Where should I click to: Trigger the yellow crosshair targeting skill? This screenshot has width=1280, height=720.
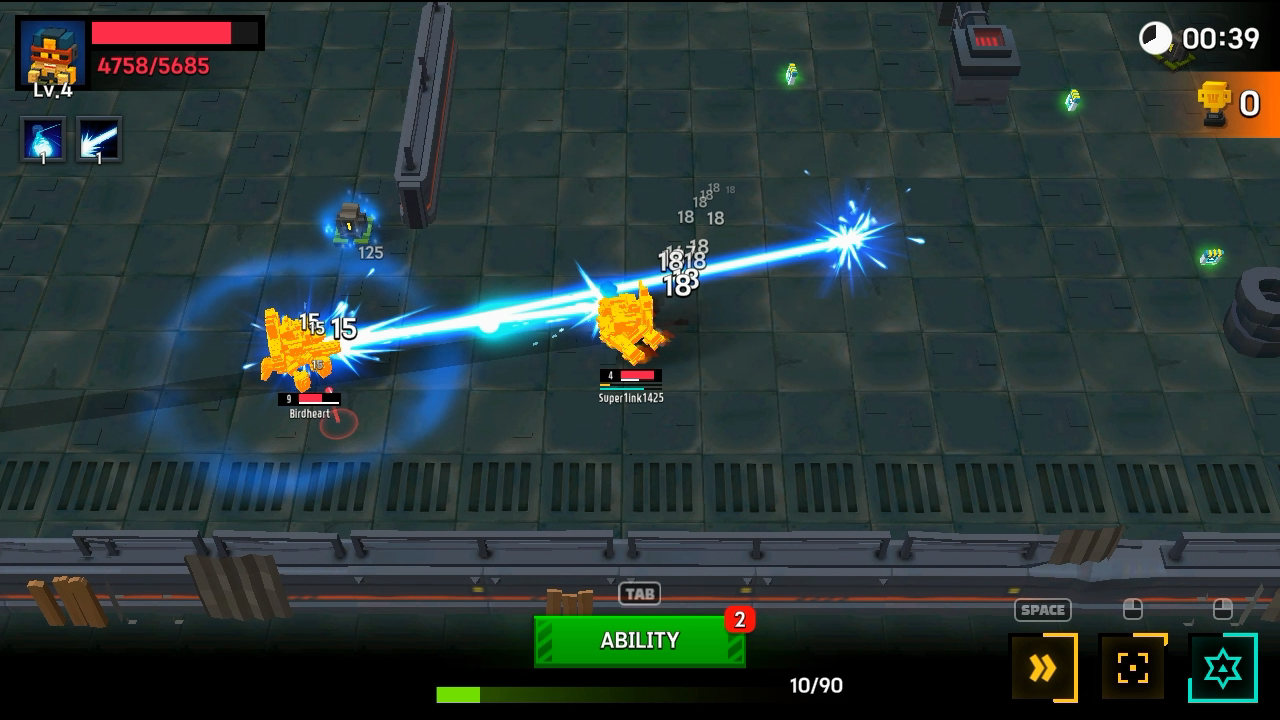(x=1132, y=668)
